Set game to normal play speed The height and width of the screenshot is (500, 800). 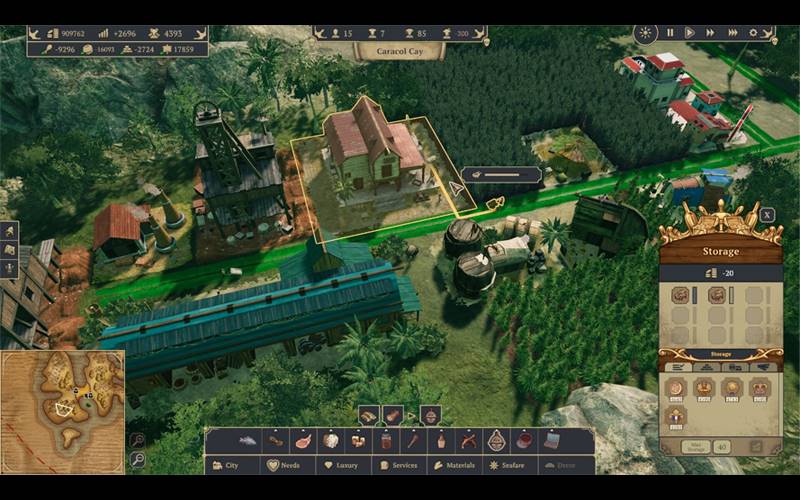(689, 32)
